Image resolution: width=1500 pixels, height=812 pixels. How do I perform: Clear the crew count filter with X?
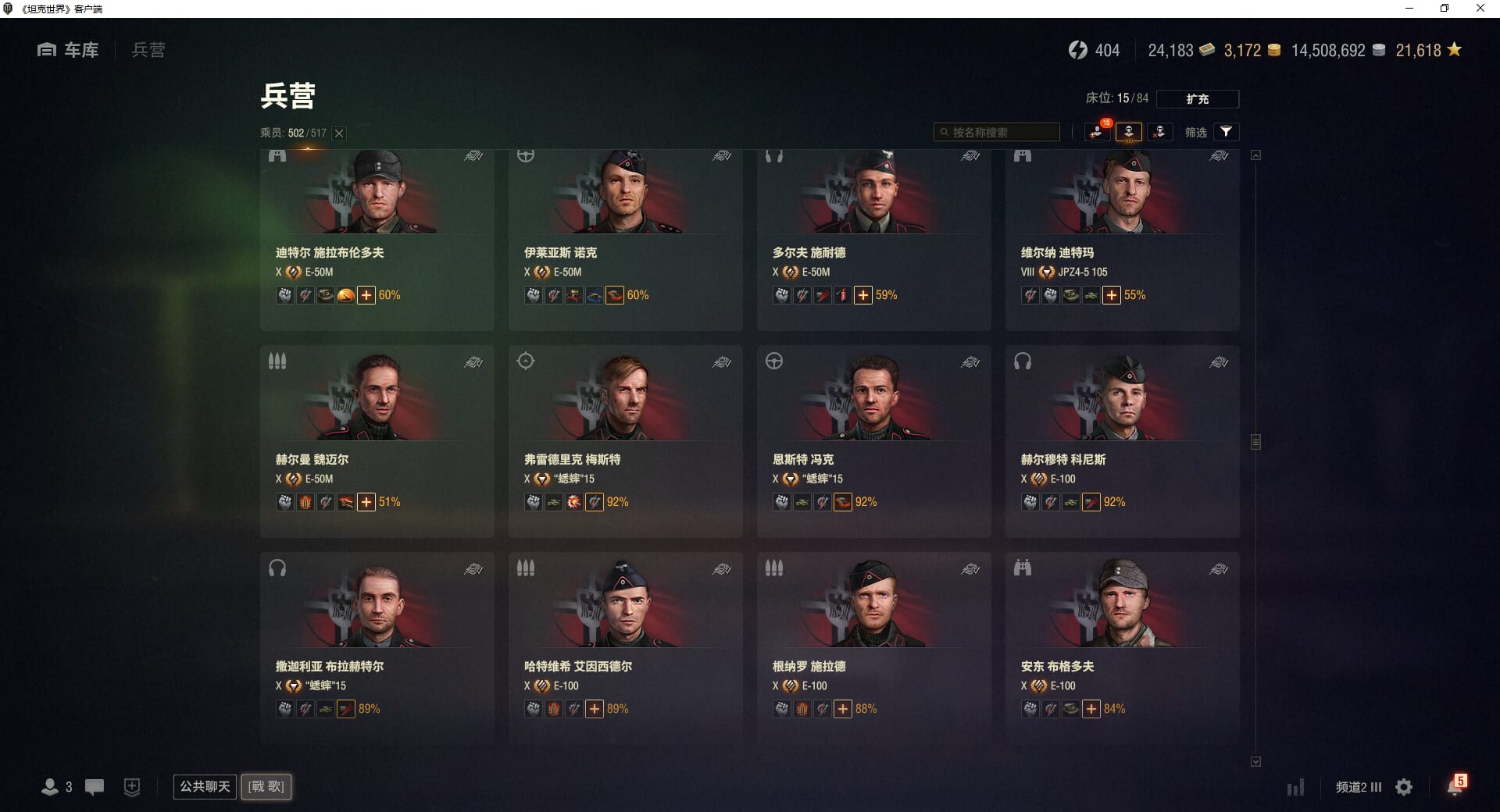[x=339, y=134]
